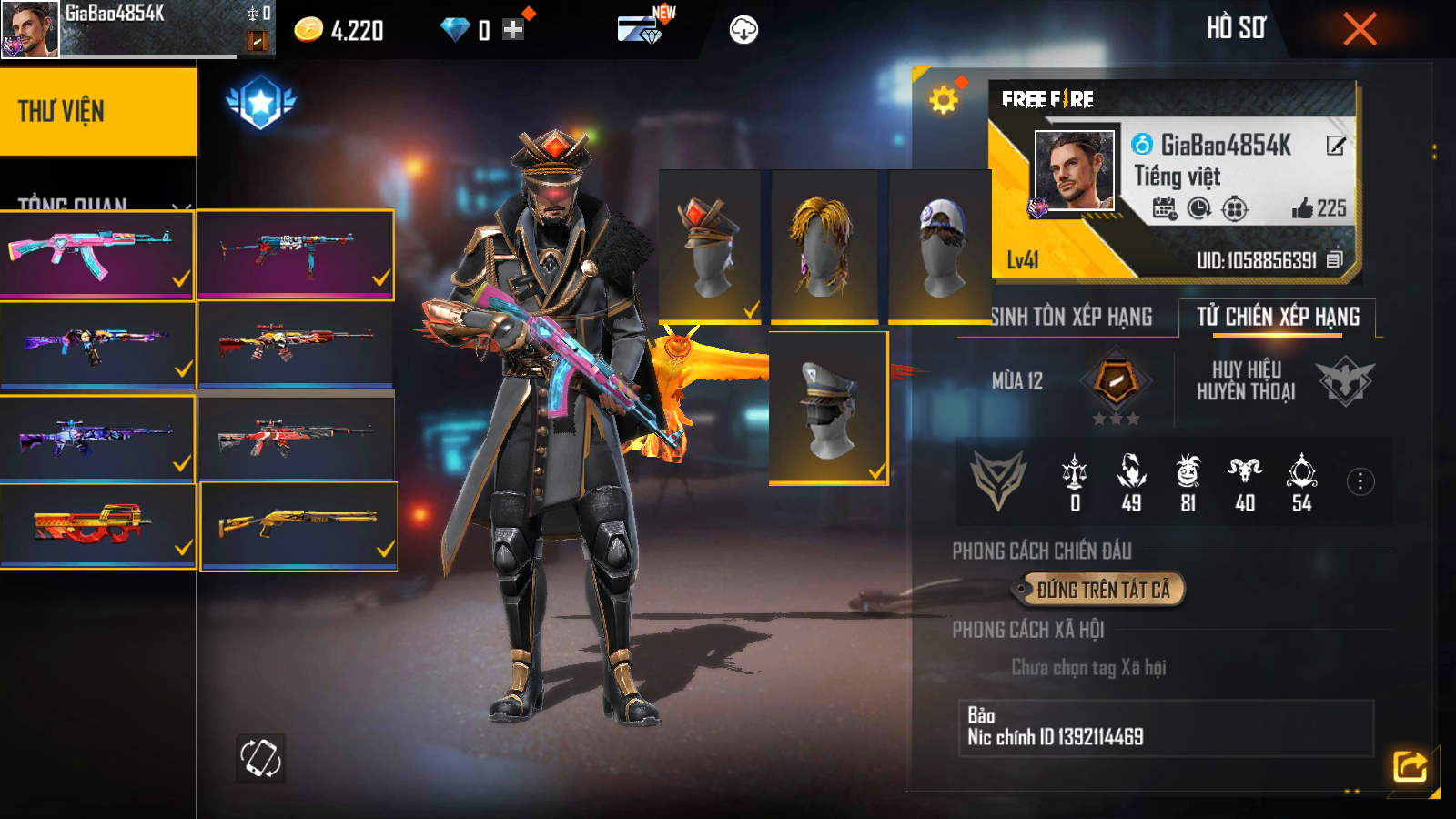
Task: Rotate the character preview view
Action: click(x=260, y=757)
